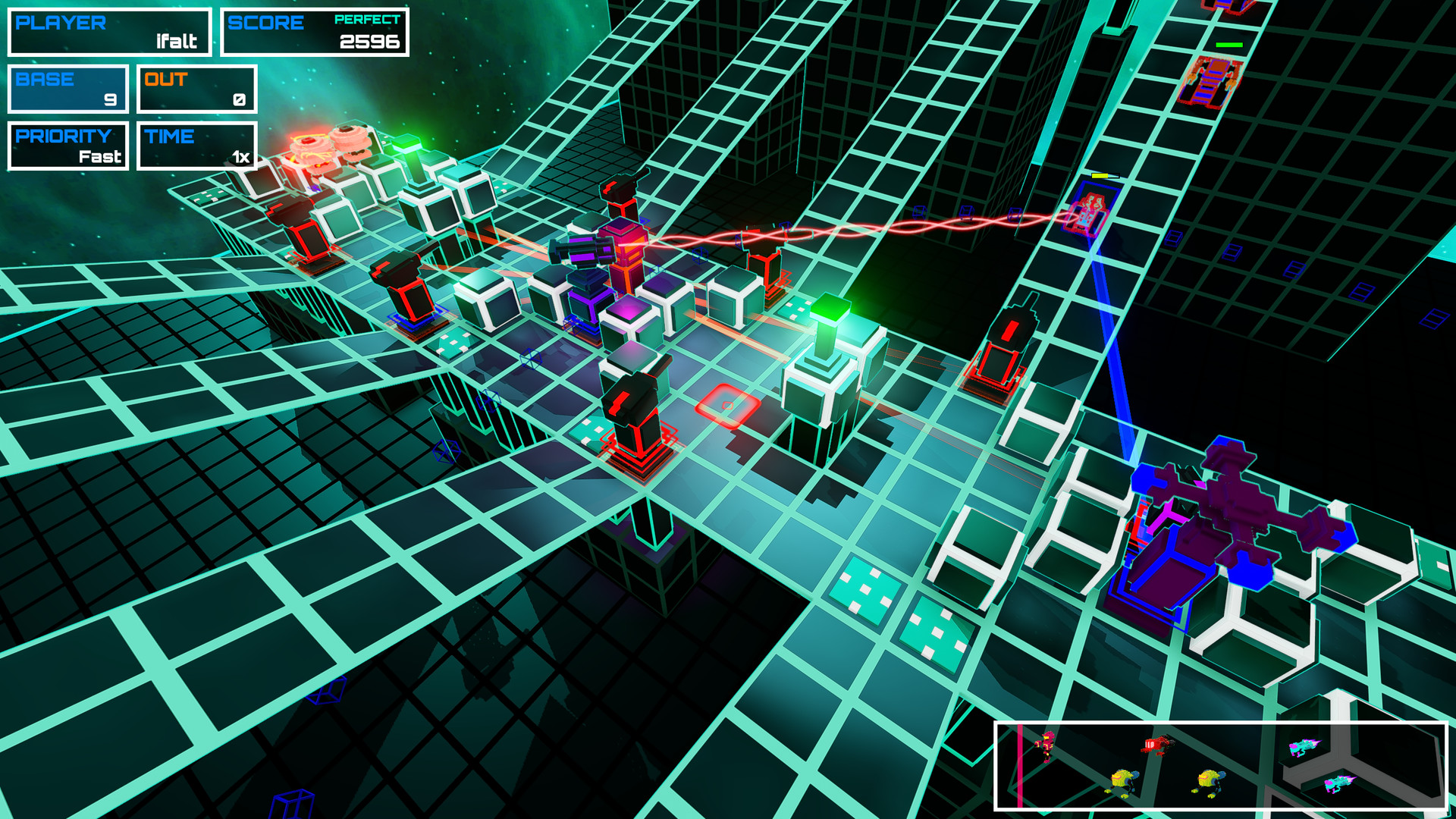Toggle the highlighted BASE panel
Viewport: 1456px width, 819px height.
[x=67, y=89]
